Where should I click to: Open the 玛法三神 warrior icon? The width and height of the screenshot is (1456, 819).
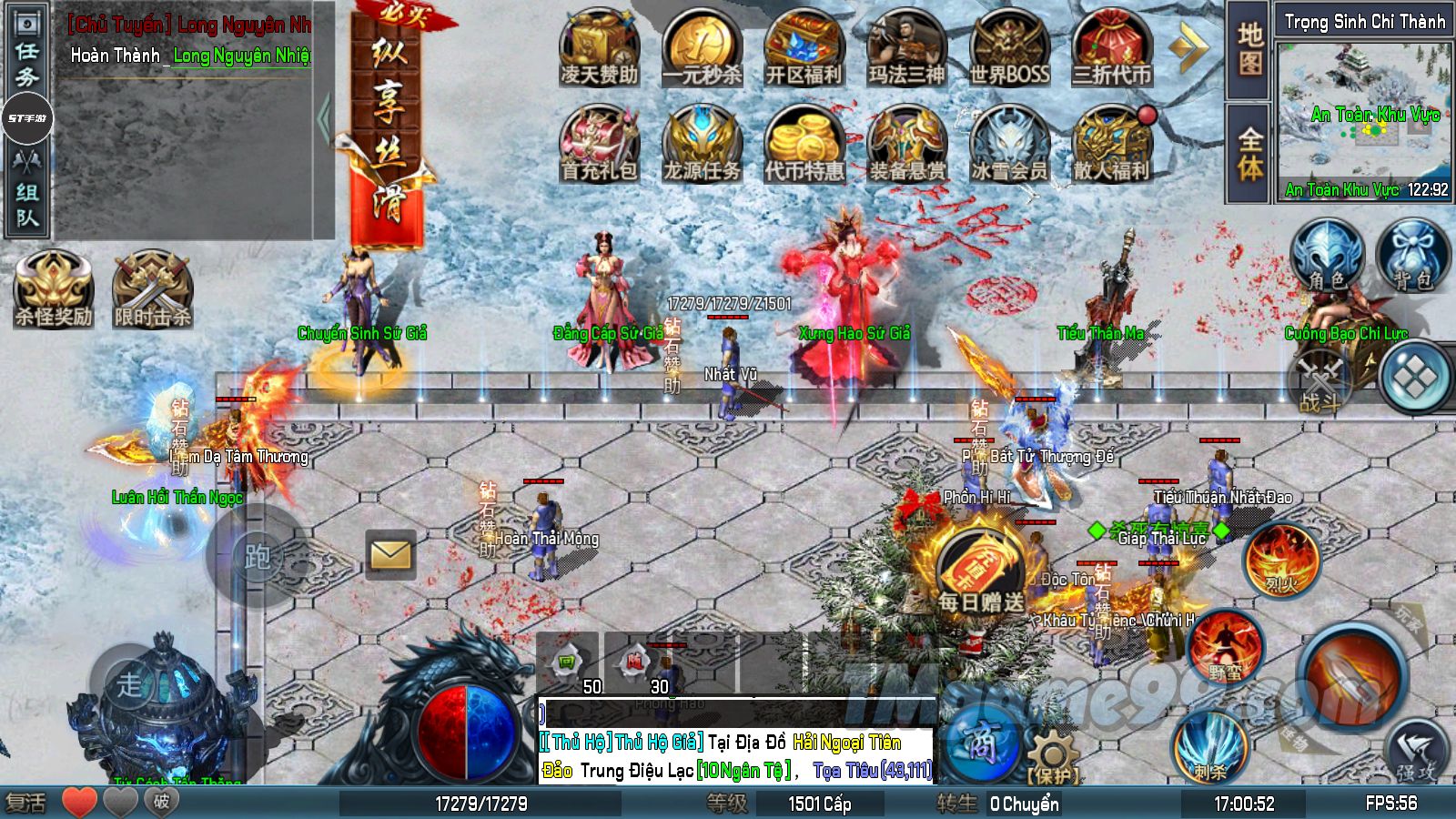[906, 49]
